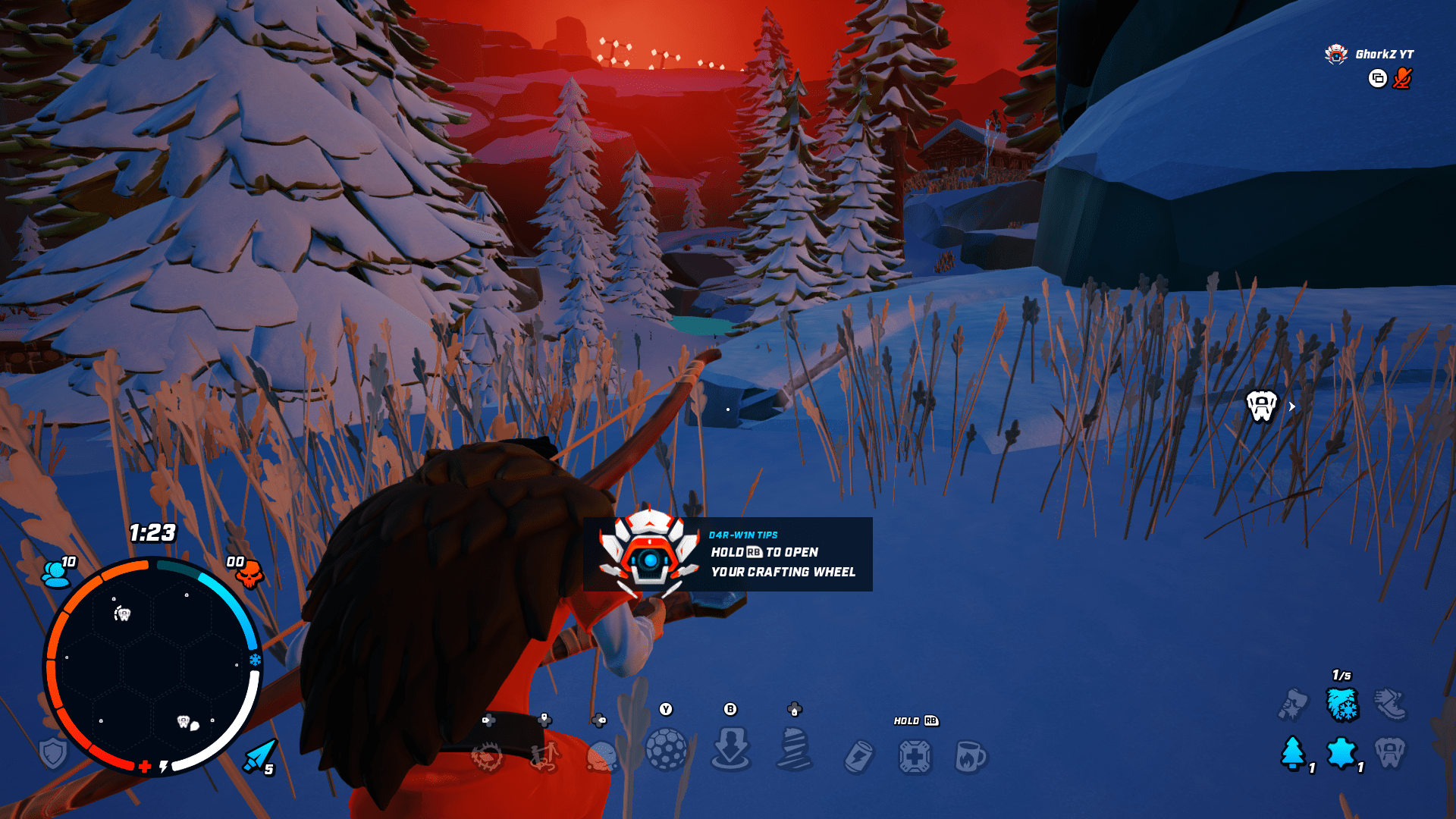This screenshot has height=819, width=1456.
Task: Select the axe upgrade icon
Action: (x=1293, y=704)
